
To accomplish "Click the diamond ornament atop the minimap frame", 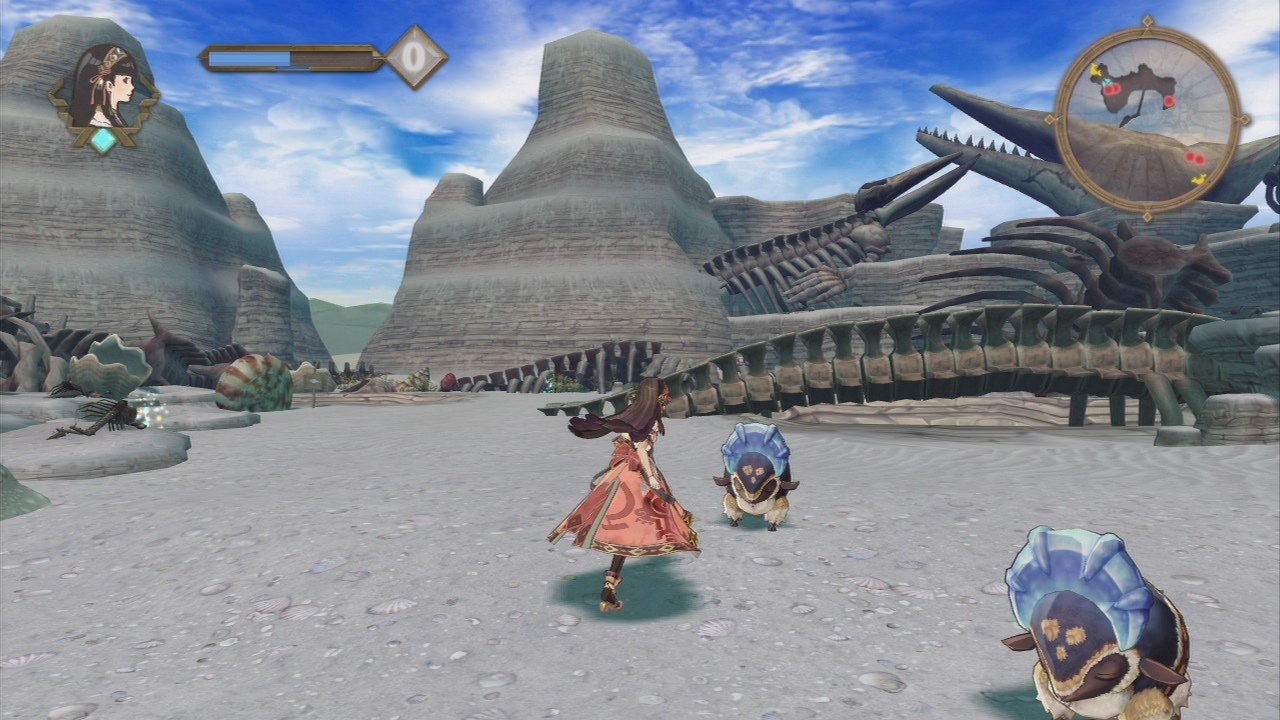I will point(1147,21).
